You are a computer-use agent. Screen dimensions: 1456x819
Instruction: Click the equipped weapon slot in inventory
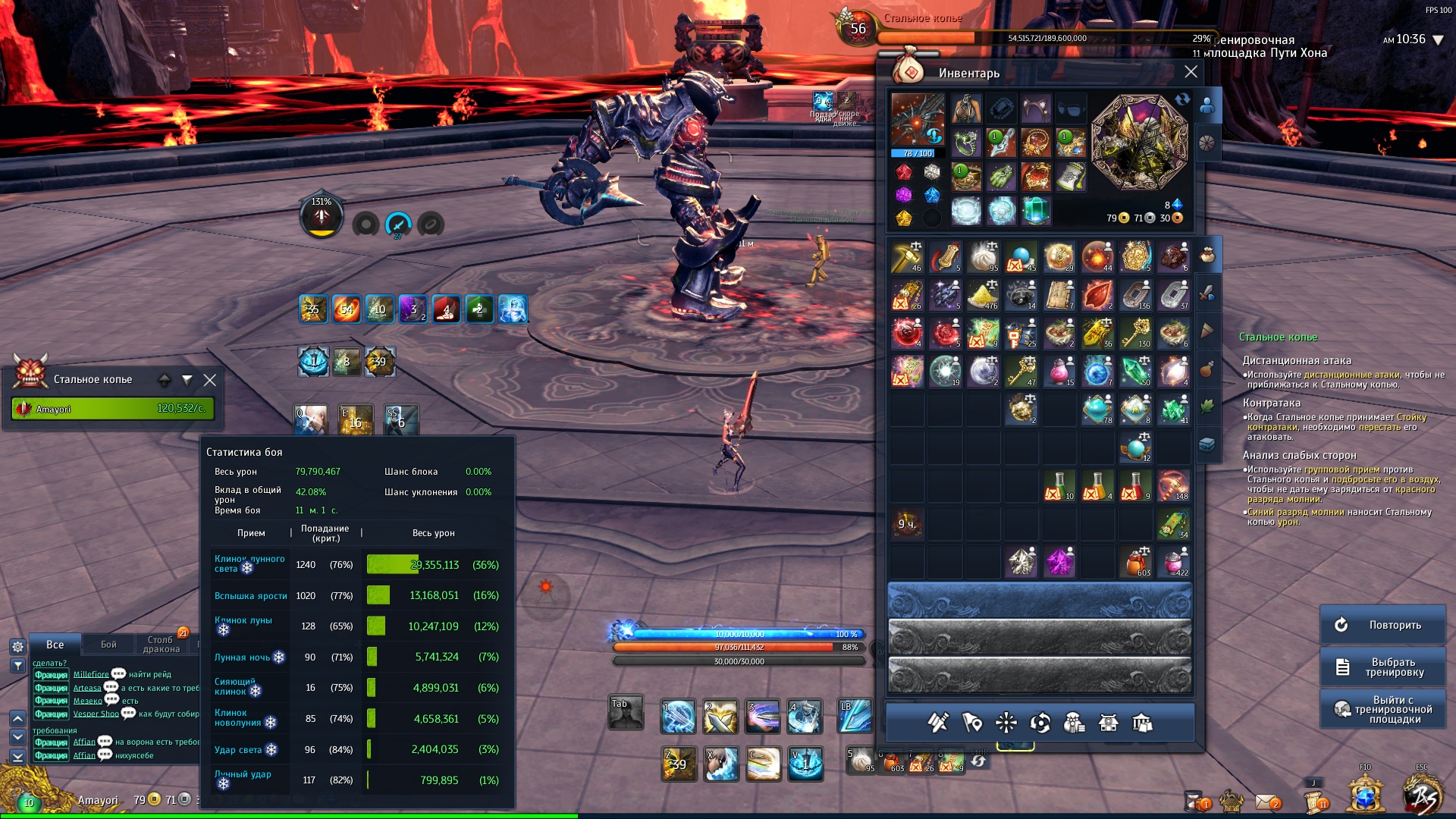pyautogui.click(x=918, y=120)
